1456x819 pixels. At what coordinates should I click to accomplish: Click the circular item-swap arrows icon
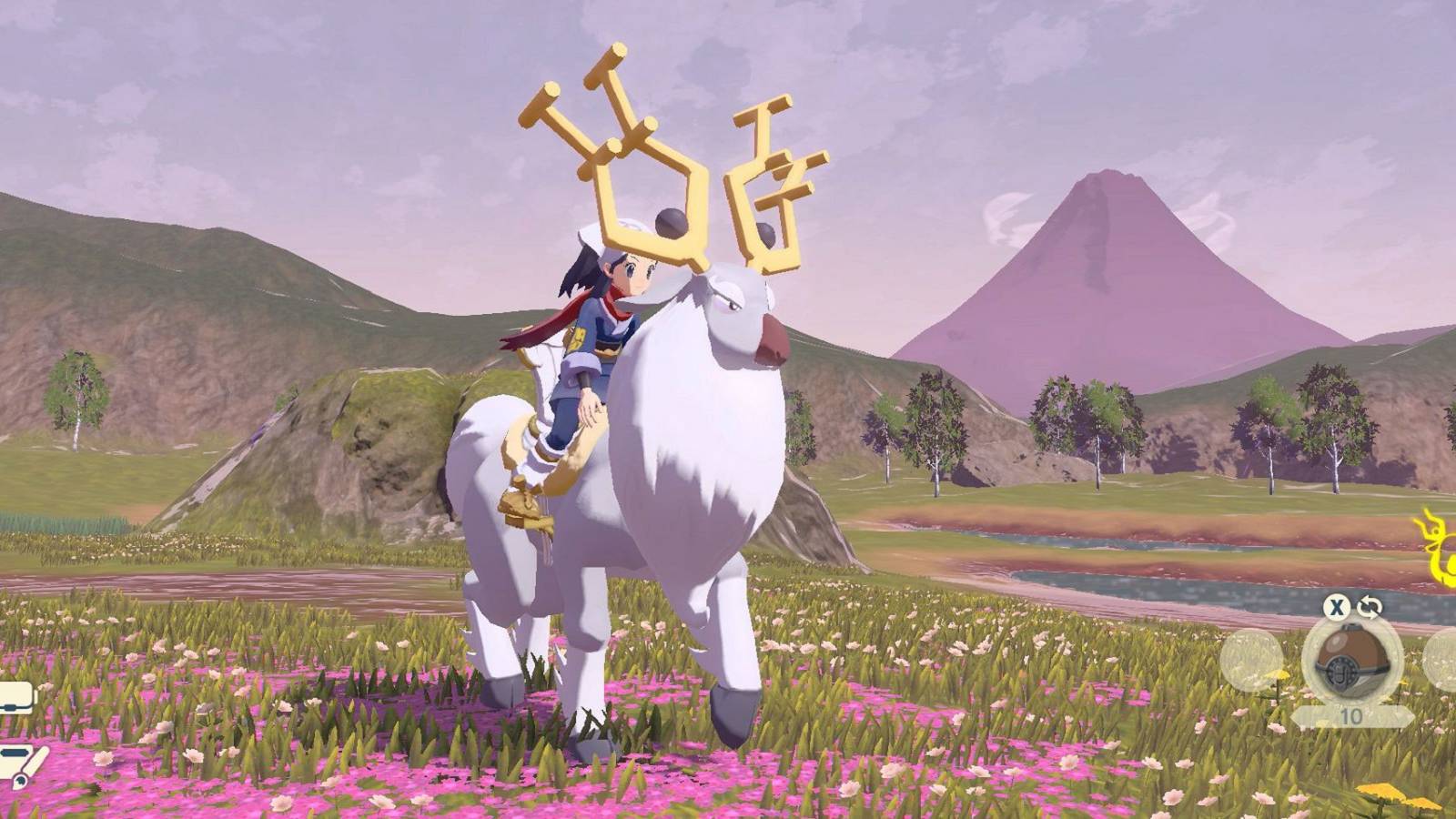point(1369,607)
